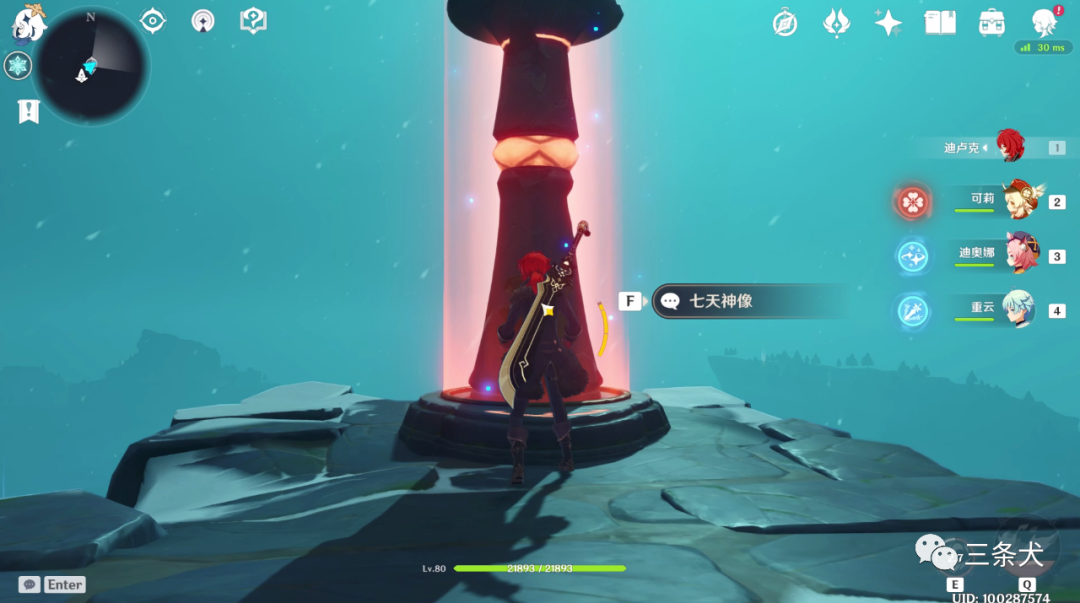Open the backpack inventory
Image resolution: width=1080 pixels, height=603 pixels.
pos(992,23)
